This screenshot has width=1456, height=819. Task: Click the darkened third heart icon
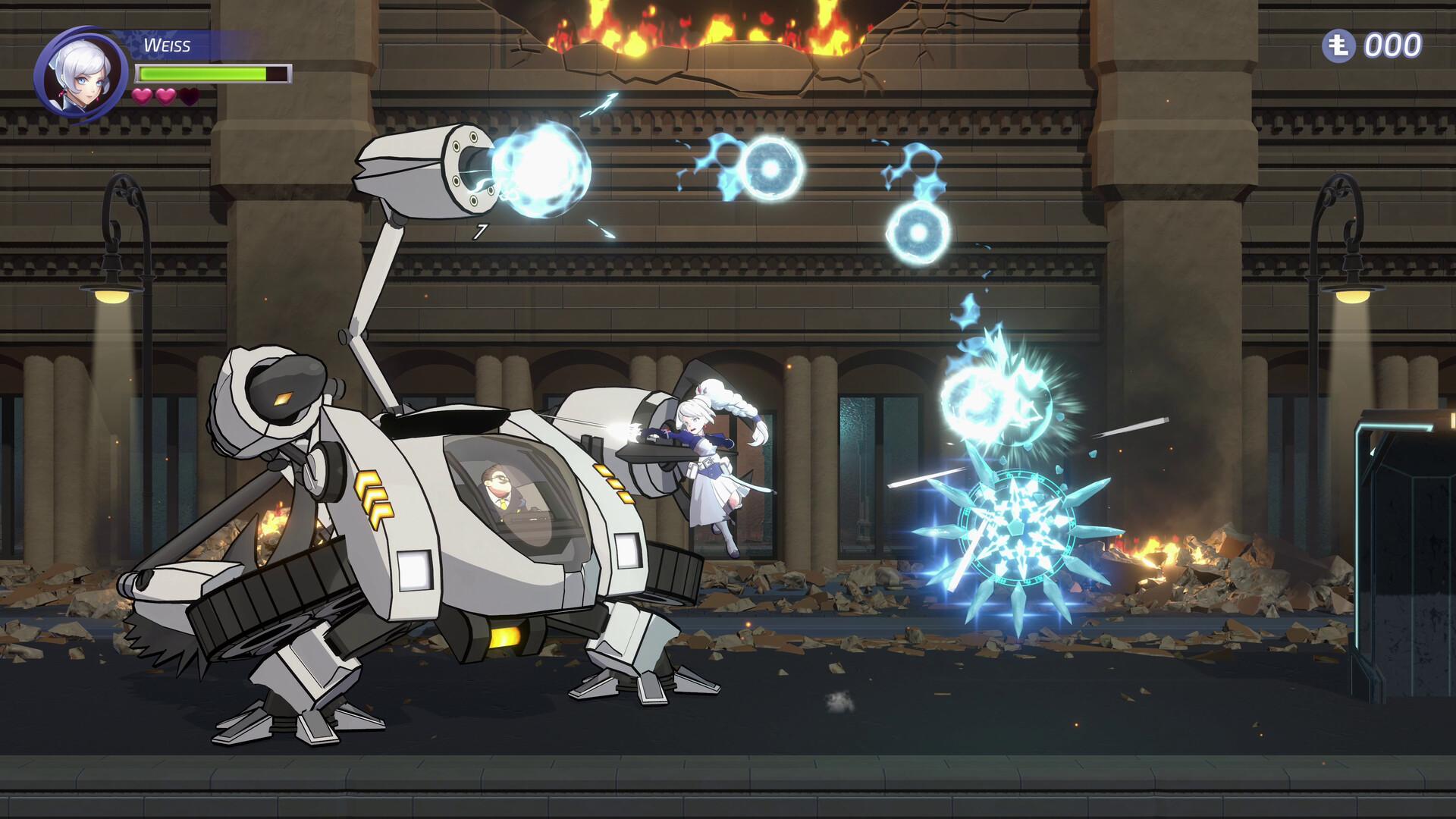(188, 97)
